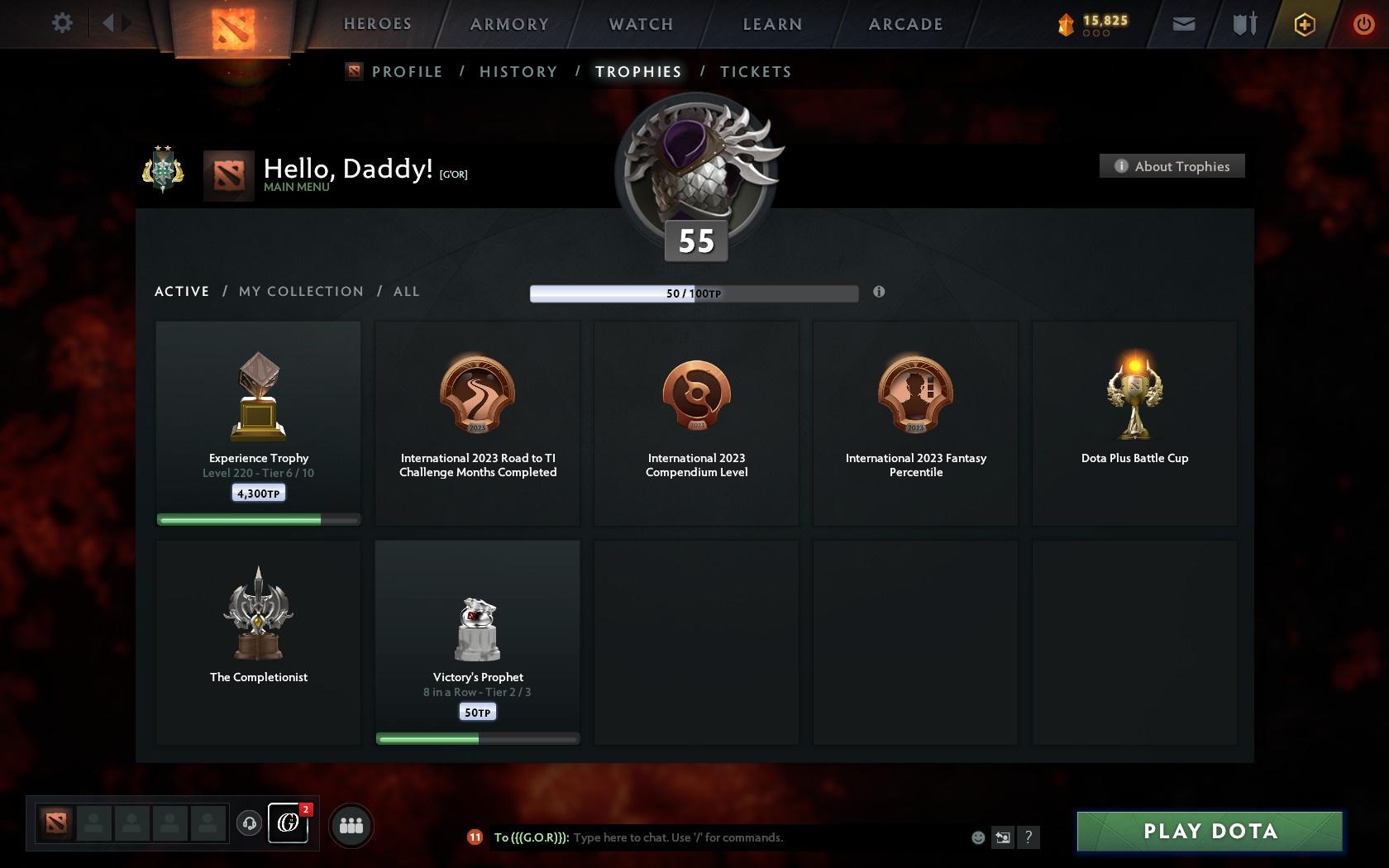Click the shards balance indicator
The image size is (1389, 868).
tap(1093, 24)
